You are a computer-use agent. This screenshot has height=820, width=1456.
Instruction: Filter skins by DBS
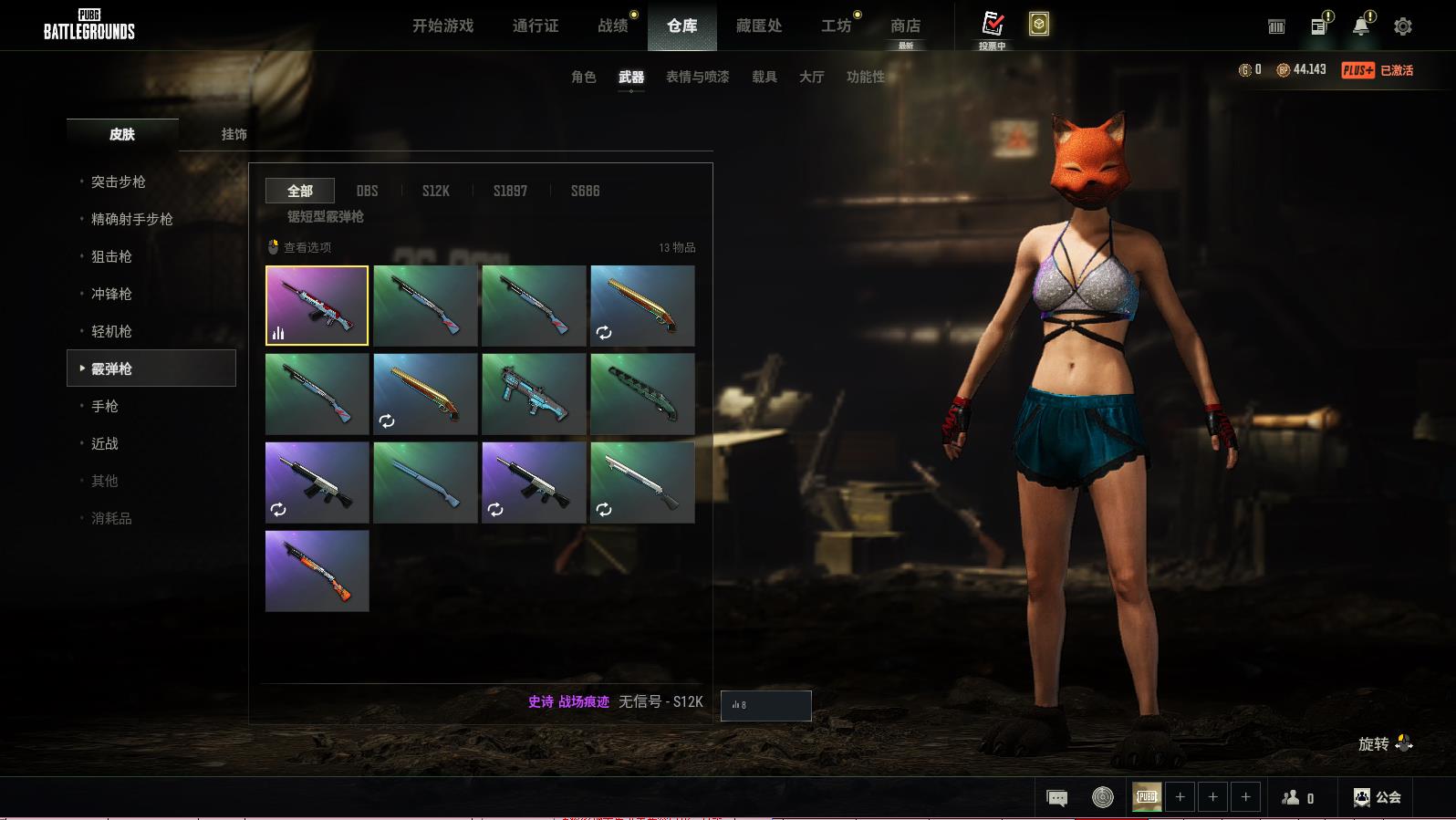(367, 191)
